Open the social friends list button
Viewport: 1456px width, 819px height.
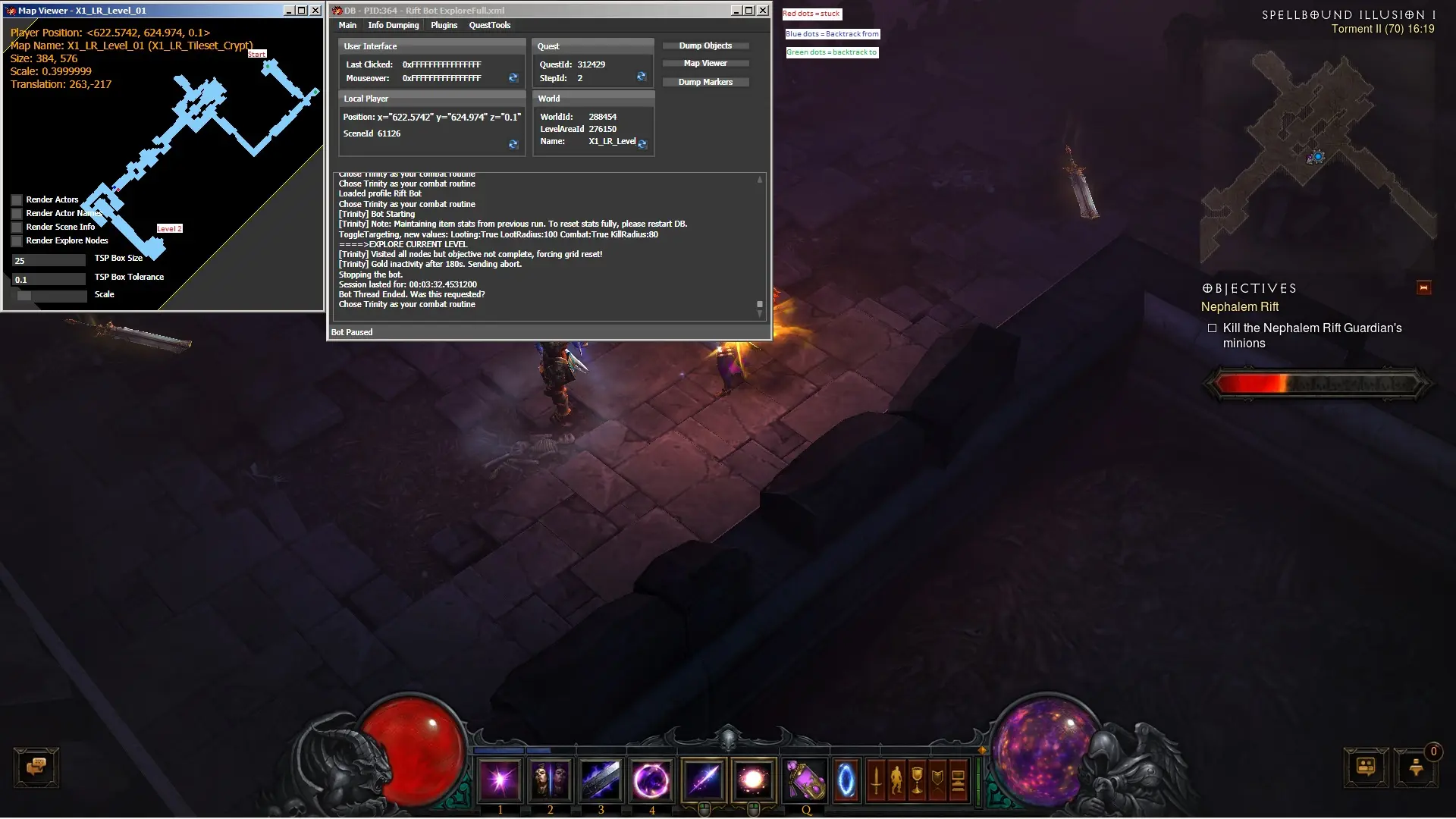(1366, 767)
